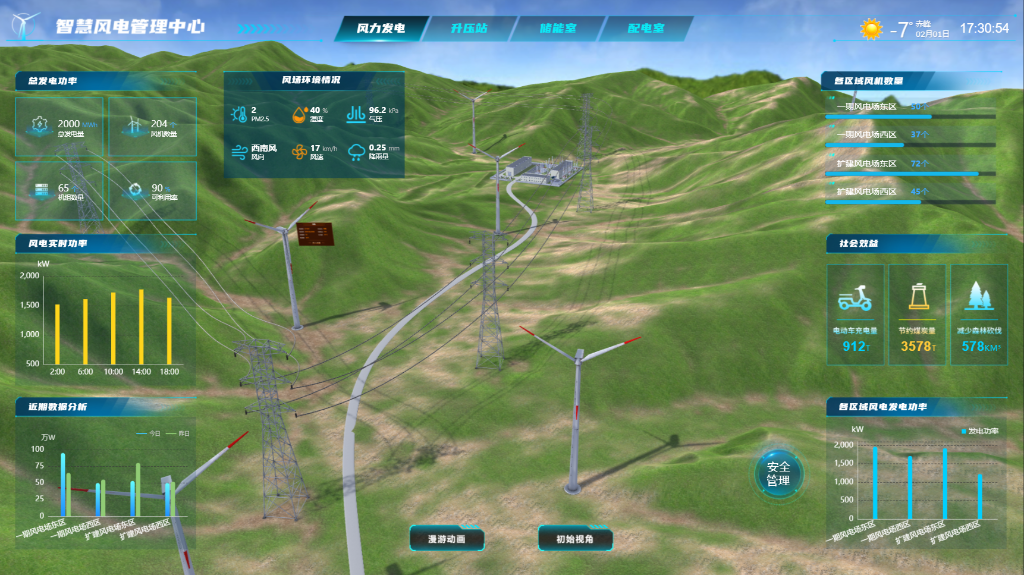Viewport: 1024px width, 575px height.
Task: Open the 升压站 tab
Action: (x=468, y=29)
